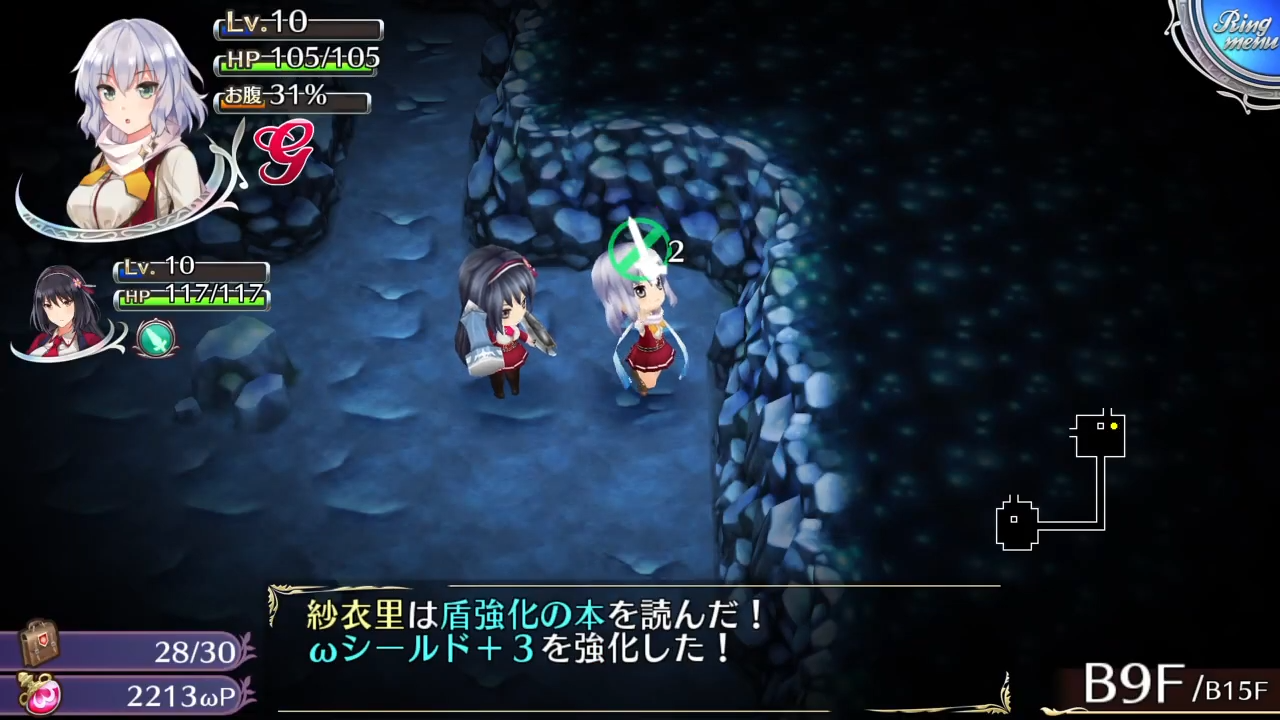1280x720 pixels.
Task: Select the pink ωP potion currency icon
Action: point(40,696)
